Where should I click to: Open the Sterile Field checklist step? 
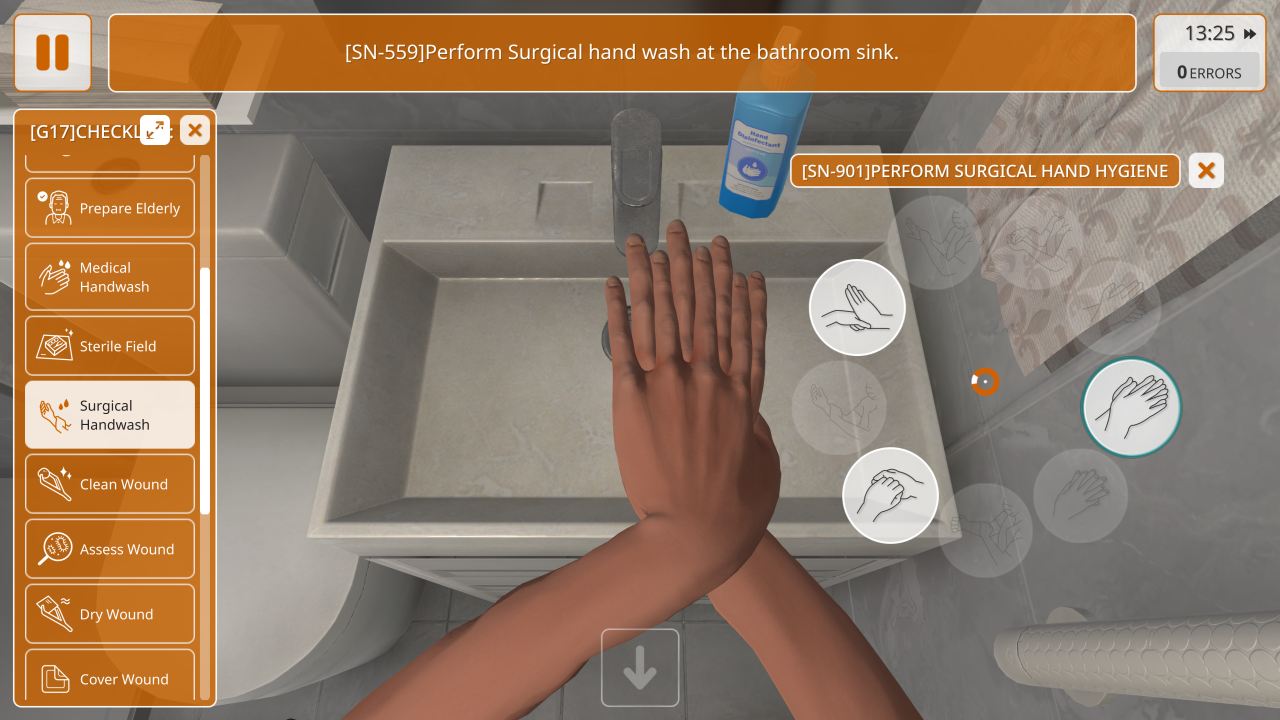(x=110, y=346)
